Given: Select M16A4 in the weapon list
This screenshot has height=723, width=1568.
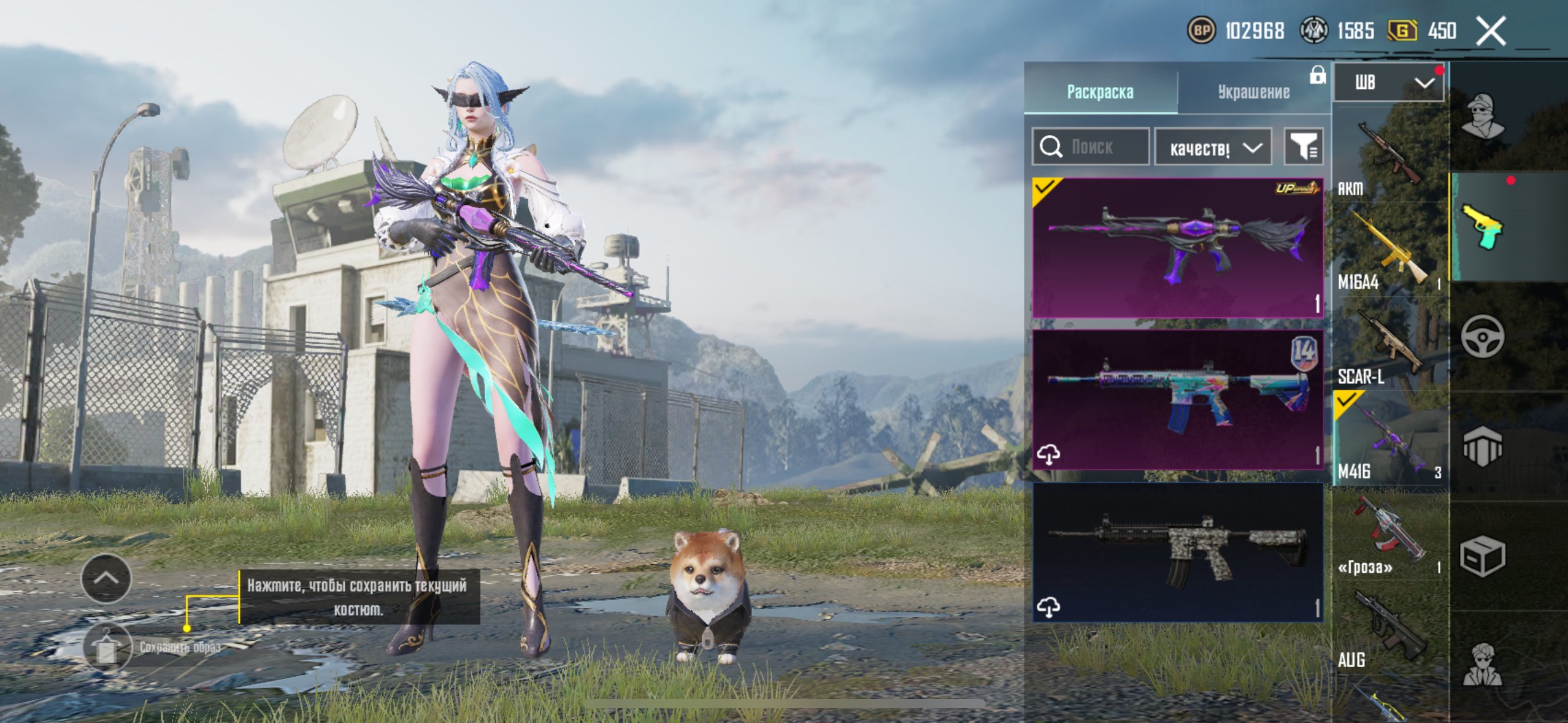Looking at the screenshot, I should click(x=1390, y=251).
